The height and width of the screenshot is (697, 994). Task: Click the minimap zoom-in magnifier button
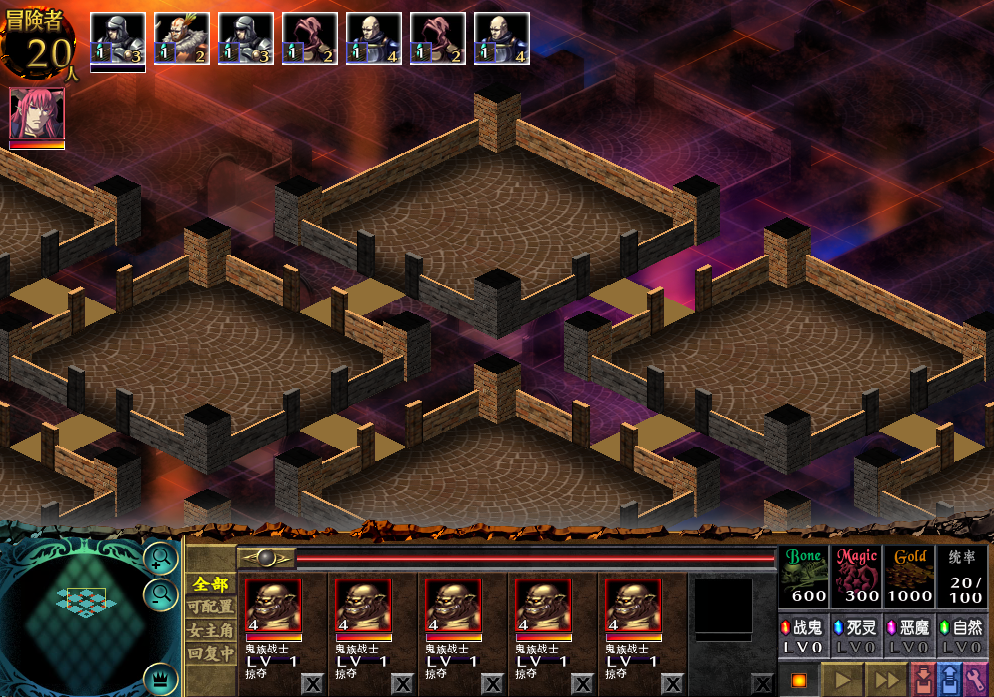159,558
